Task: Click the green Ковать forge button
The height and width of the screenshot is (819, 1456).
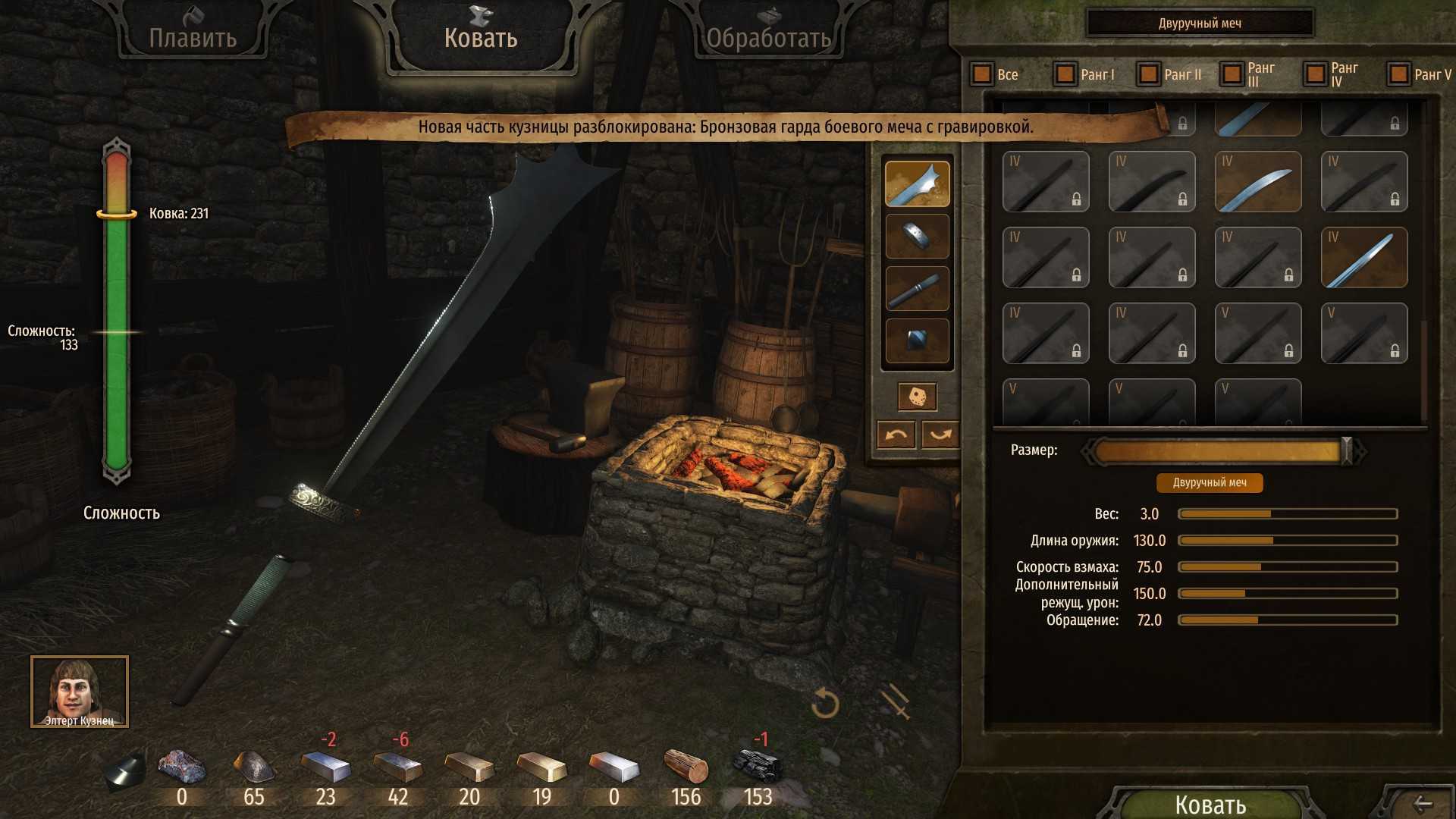Action: [1210, 804]
